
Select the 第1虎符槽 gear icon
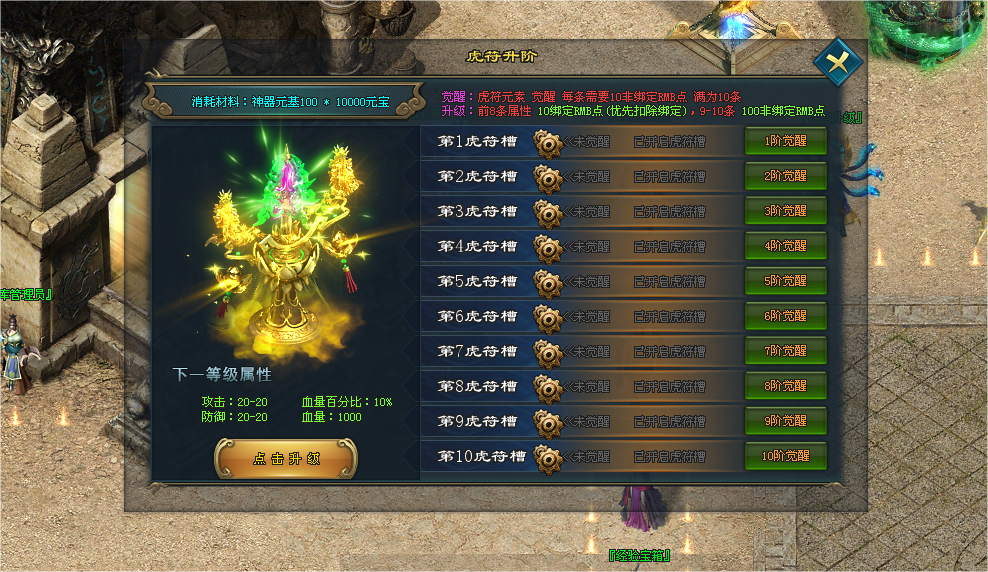pos(546,143)
